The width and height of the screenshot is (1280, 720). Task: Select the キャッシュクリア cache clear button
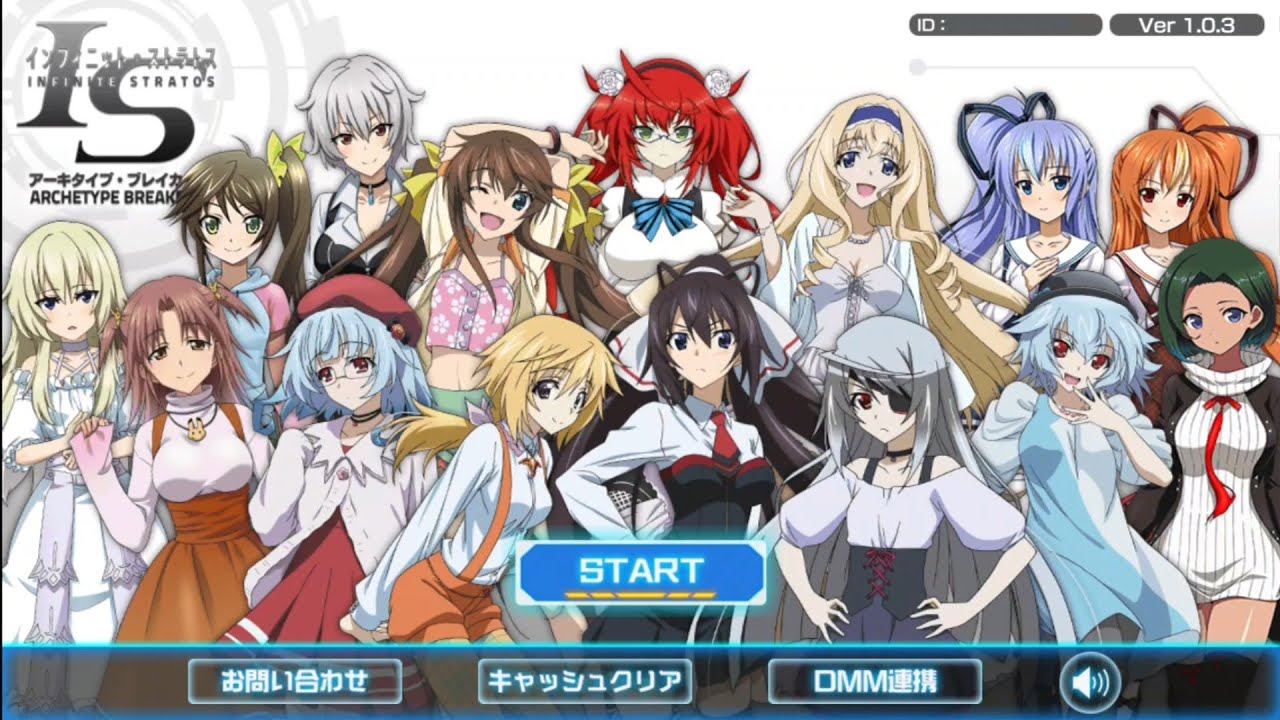pos(585,681)
